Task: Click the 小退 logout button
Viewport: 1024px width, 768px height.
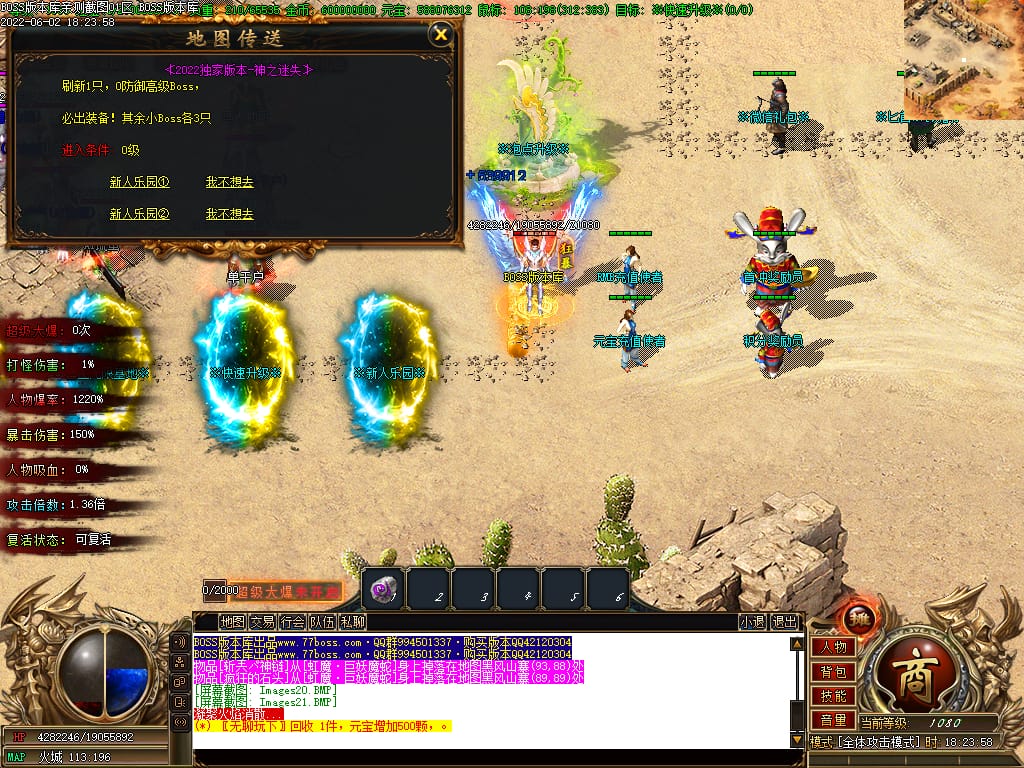Action: click(x=752, y=622)
